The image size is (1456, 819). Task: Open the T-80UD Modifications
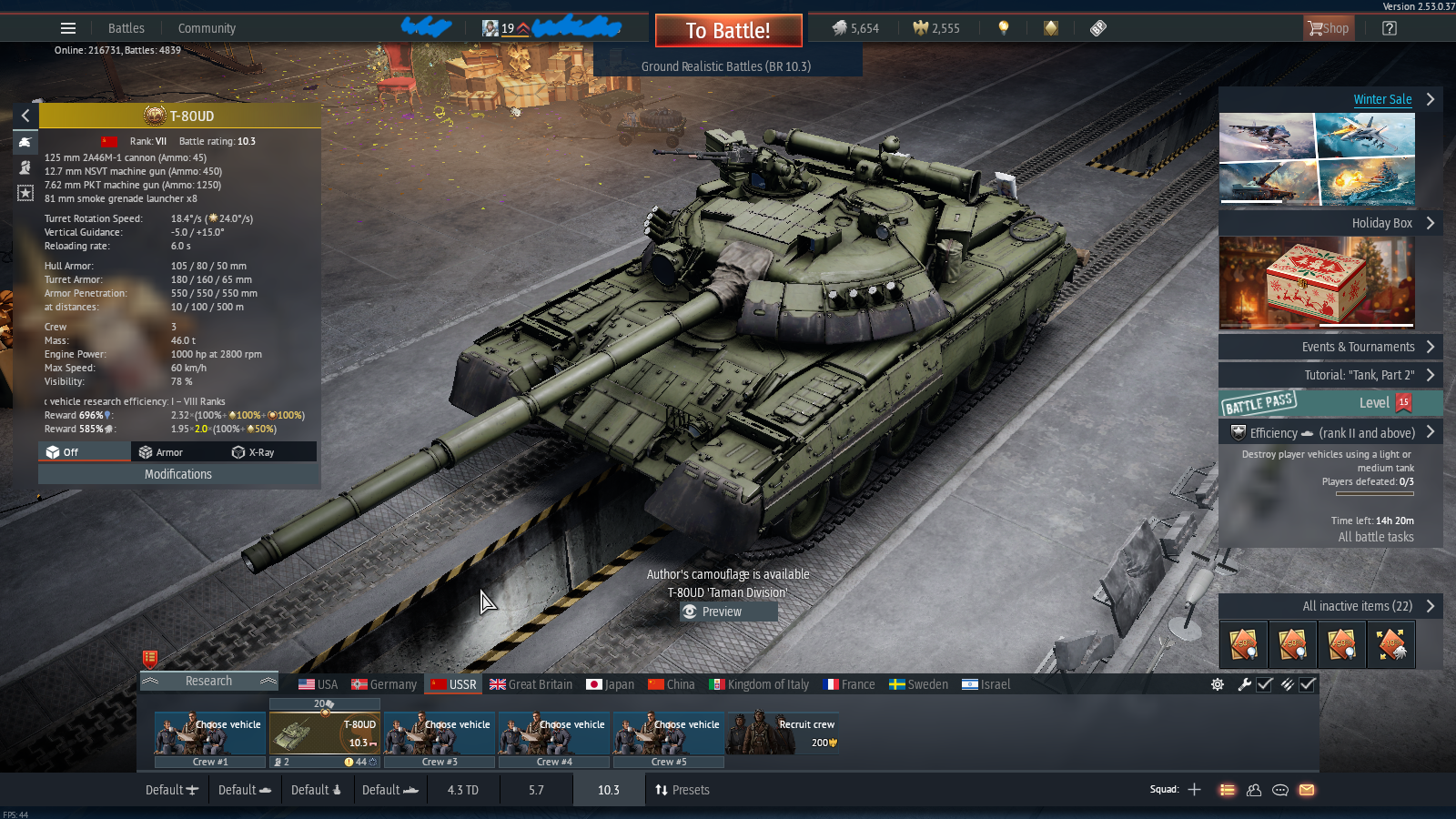[178, 474]
